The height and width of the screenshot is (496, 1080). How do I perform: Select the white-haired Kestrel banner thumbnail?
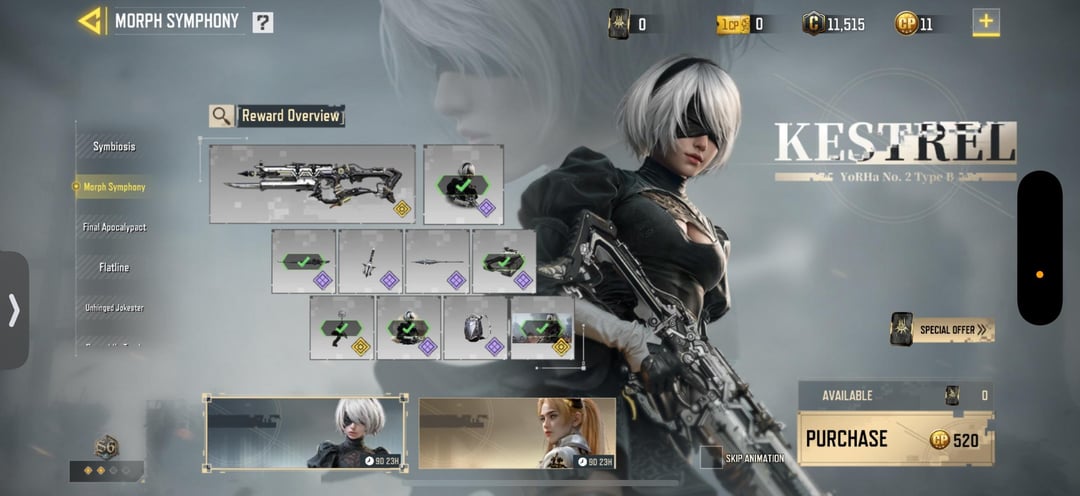tap(306, 433)
